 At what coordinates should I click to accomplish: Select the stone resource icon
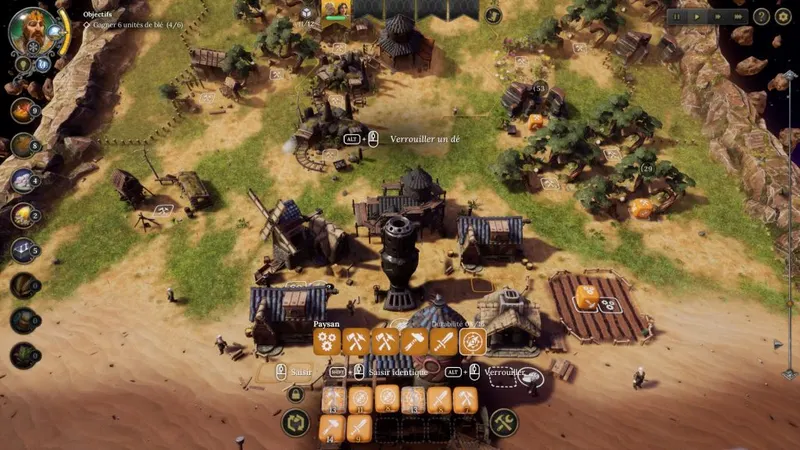click(x=23, y=180)
